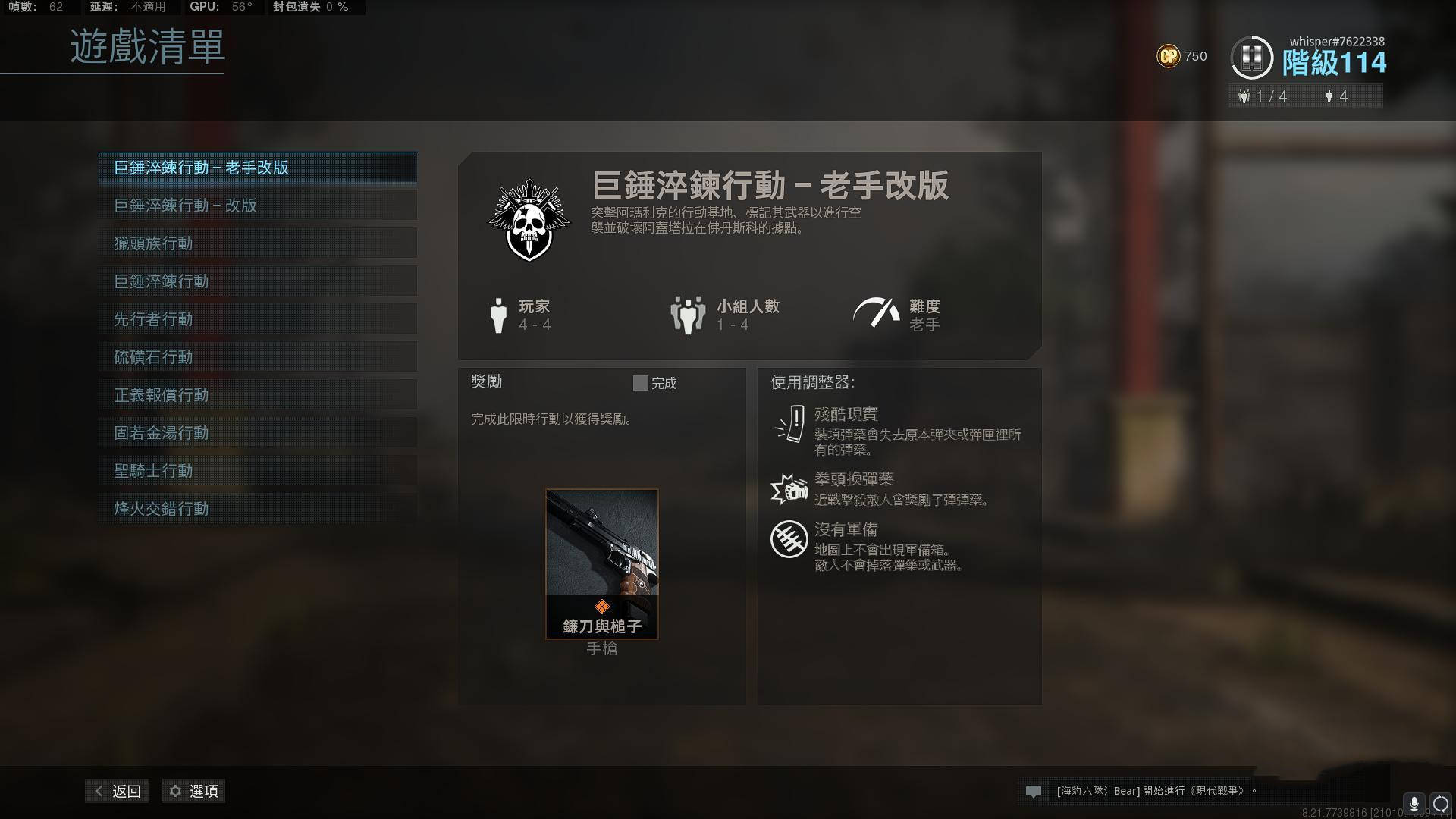This screenshot has height=819, width=1456.
Task: Switch to 聖騎士行動 entry
Action: [258, 471]
